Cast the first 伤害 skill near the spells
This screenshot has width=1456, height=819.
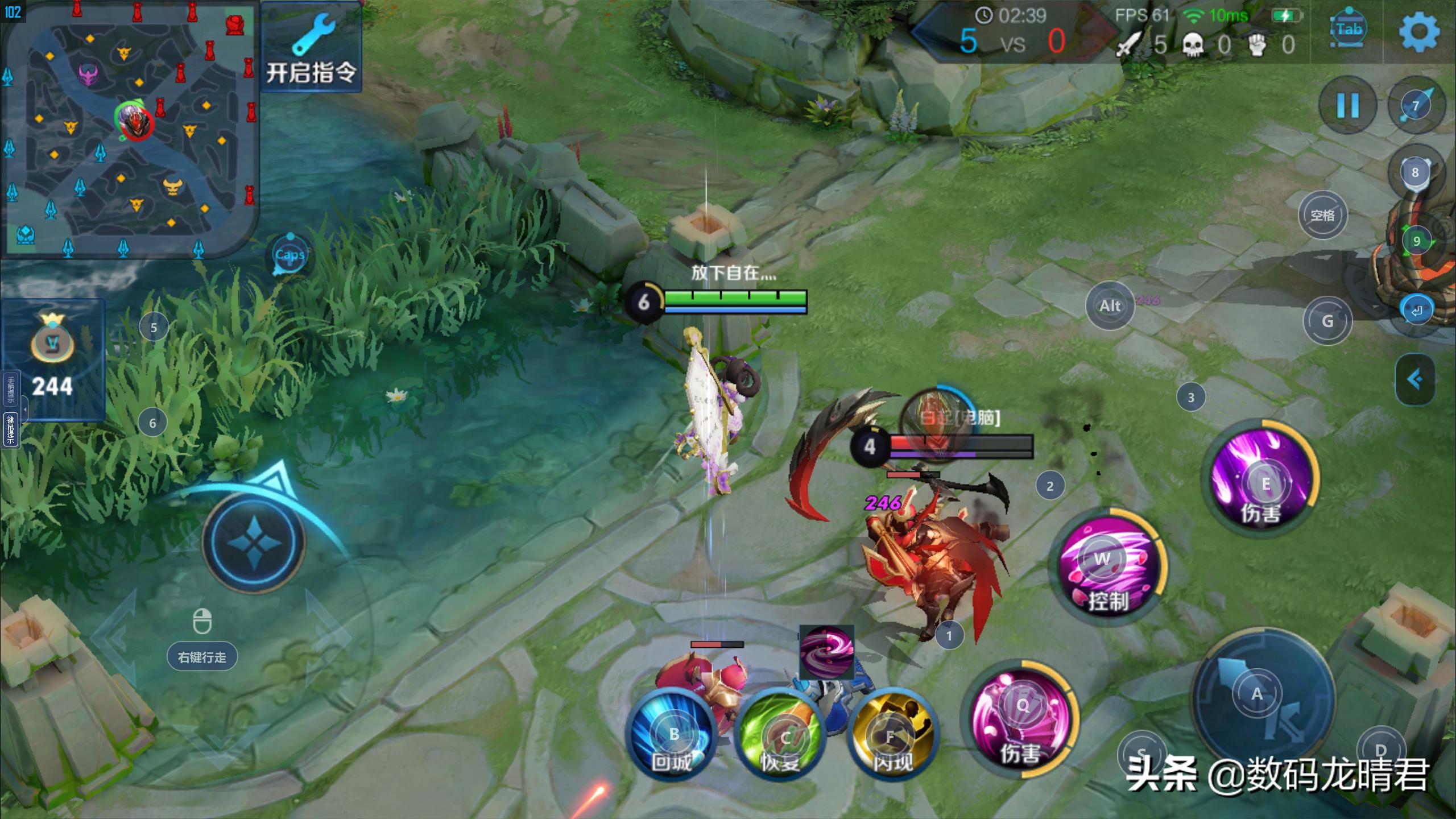coord(1021,721)
